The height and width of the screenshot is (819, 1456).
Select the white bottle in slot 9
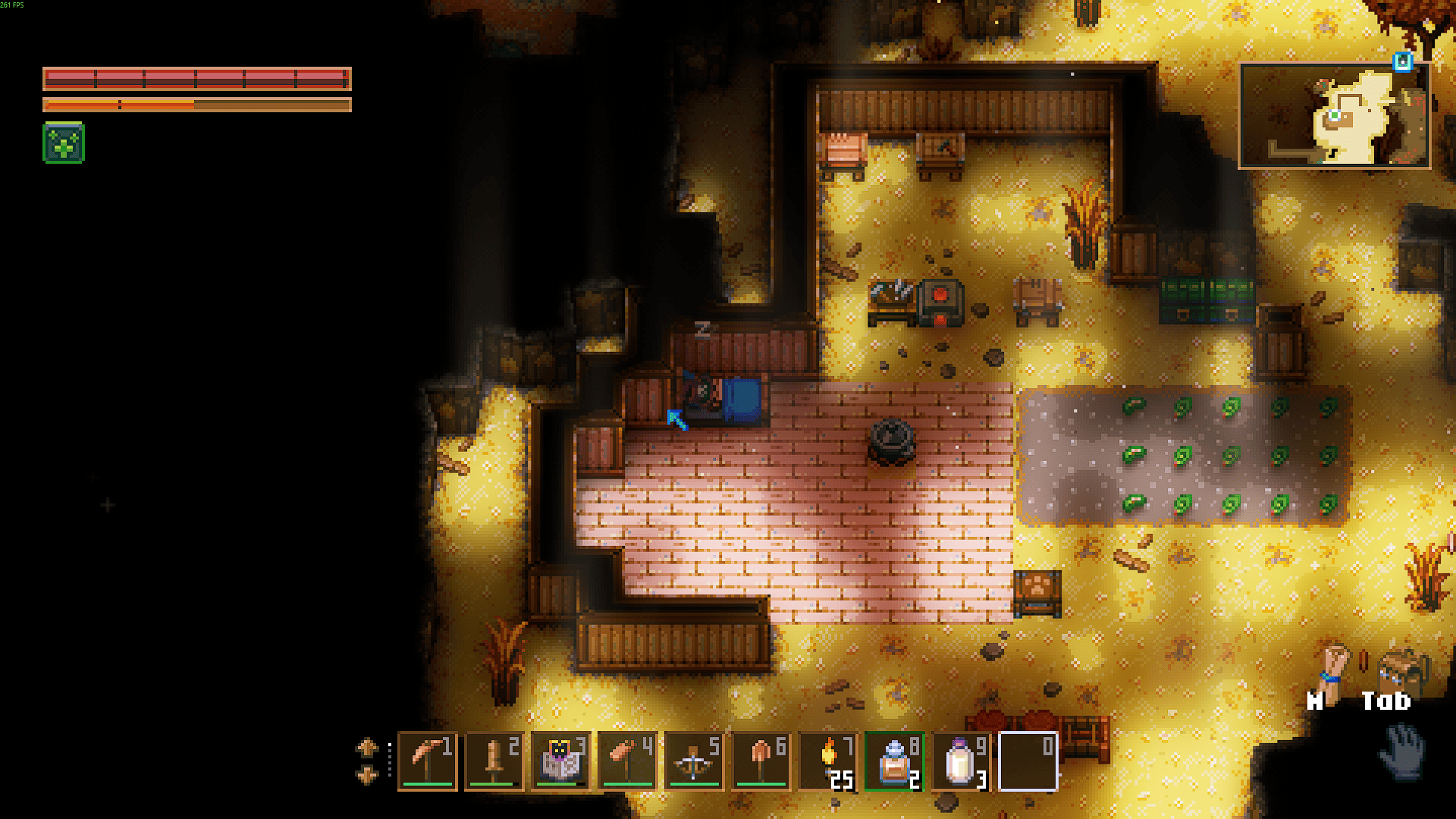(961, 761)
